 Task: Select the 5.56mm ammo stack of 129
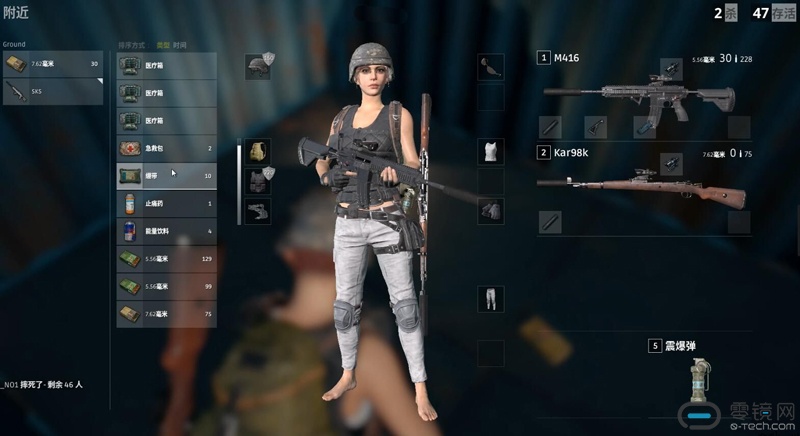pyautogui.click(x=166, y=259)
